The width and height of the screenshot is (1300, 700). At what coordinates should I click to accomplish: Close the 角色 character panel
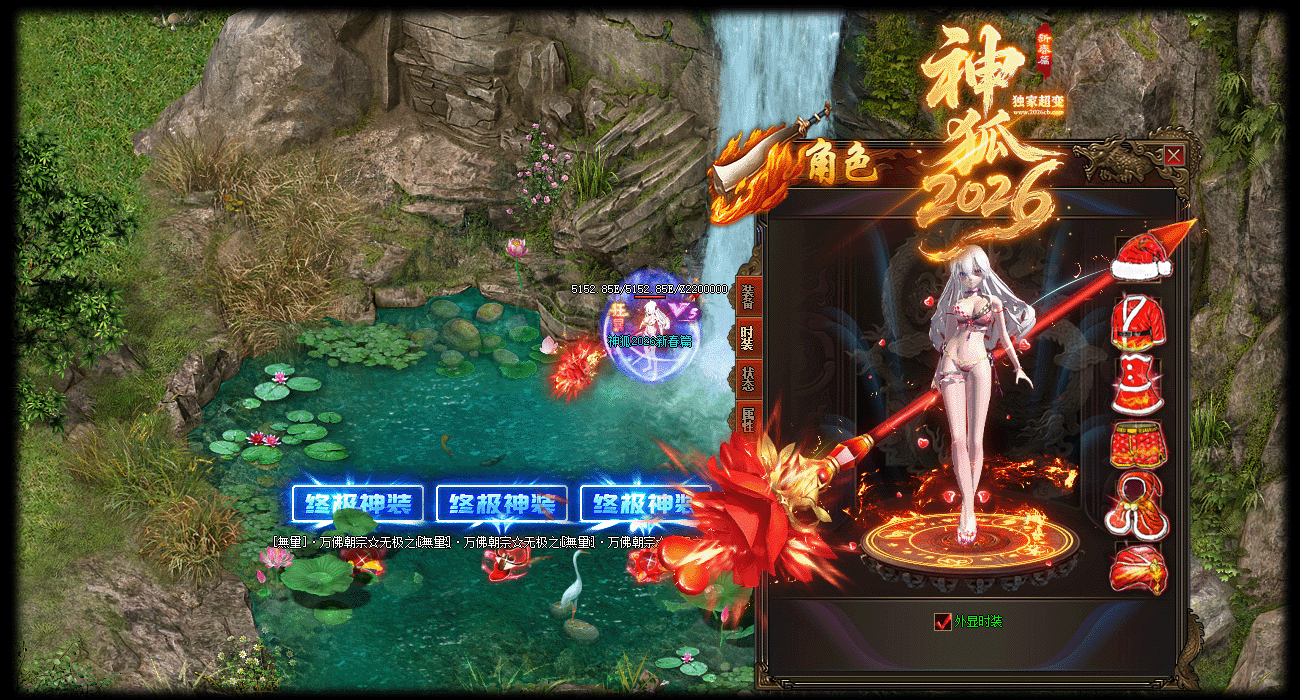[x=1174, y=156]
